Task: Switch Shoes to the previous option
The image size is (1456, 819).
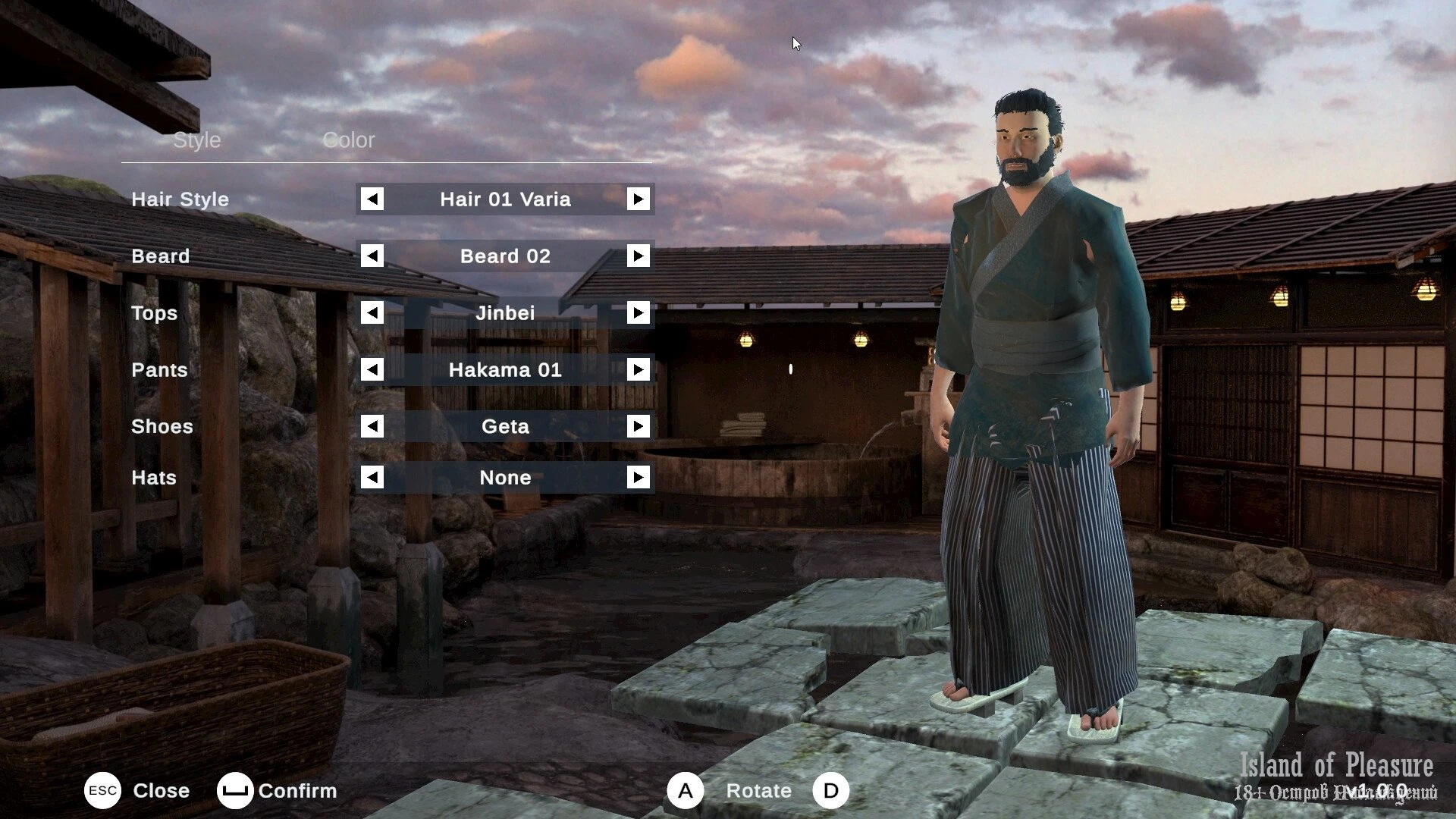Action: point(372,427)
